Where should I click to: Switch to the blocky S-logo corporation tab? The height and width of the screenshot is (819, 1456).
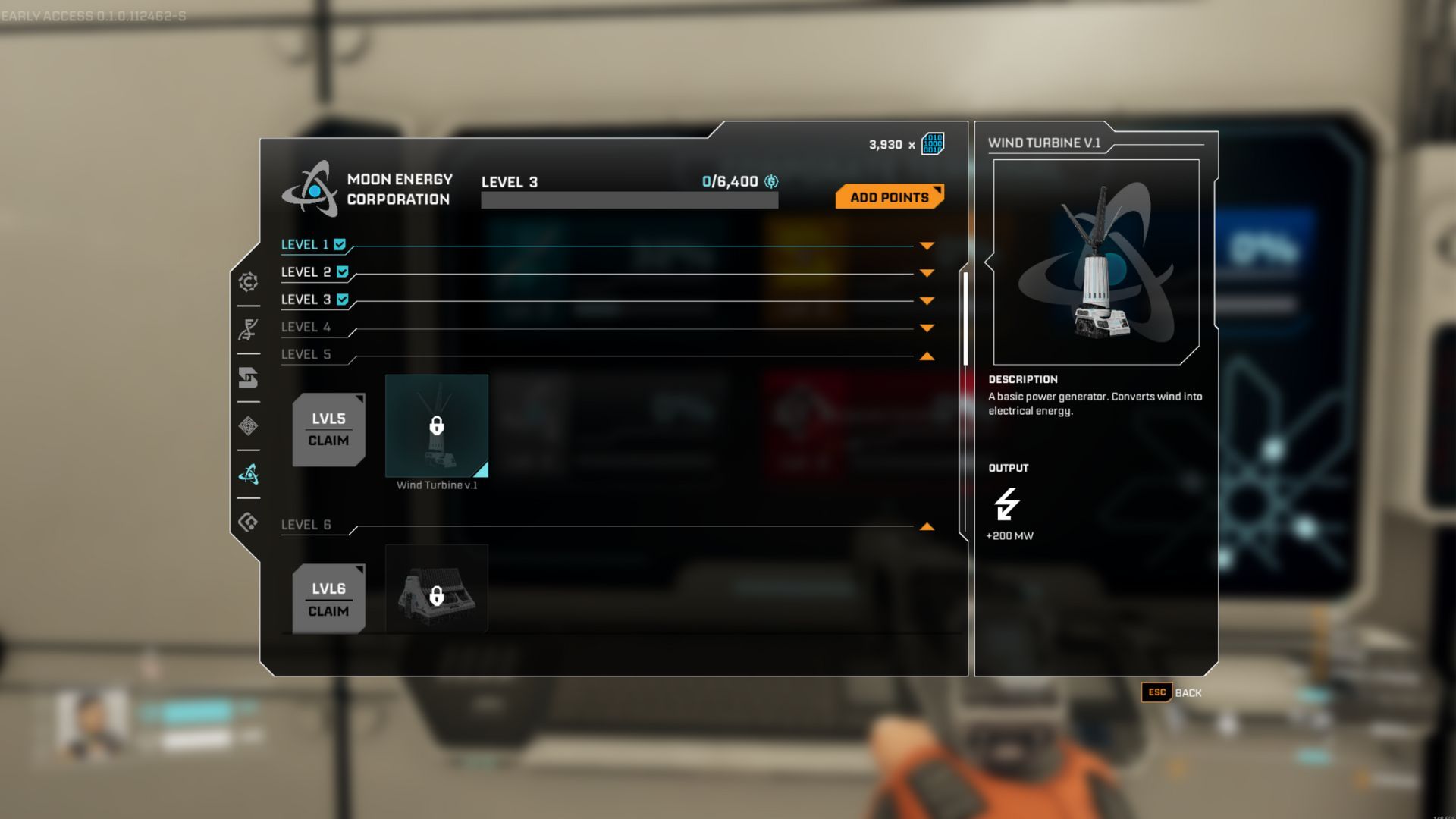point(248,378)
